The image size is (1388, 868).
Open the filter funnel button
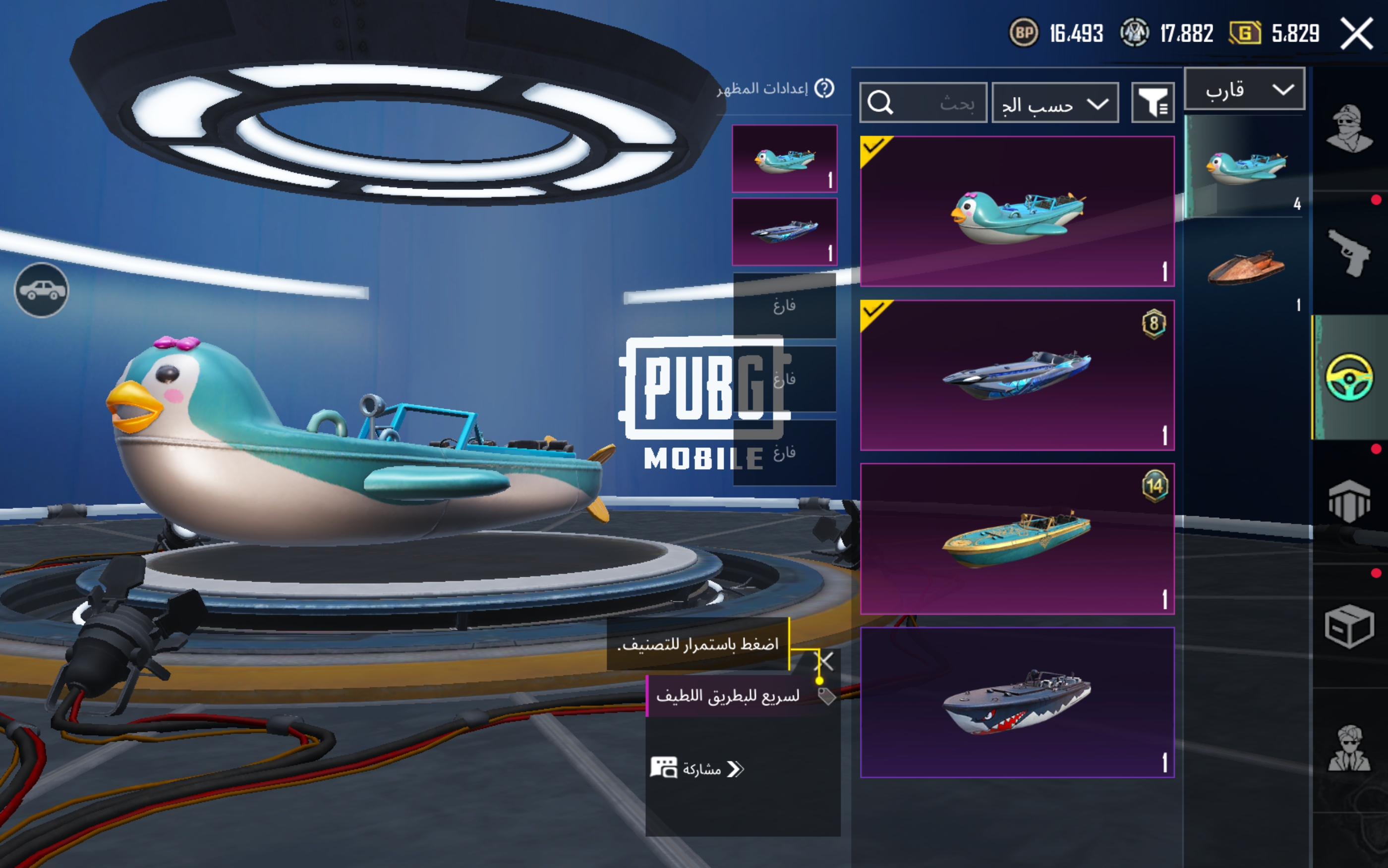(x=1153, y=104)
